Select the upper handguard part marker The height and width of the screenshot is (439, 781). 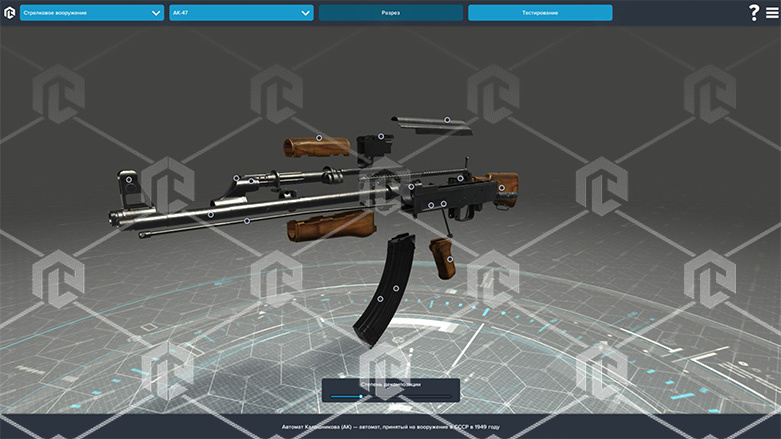click(x=319, y=138)
